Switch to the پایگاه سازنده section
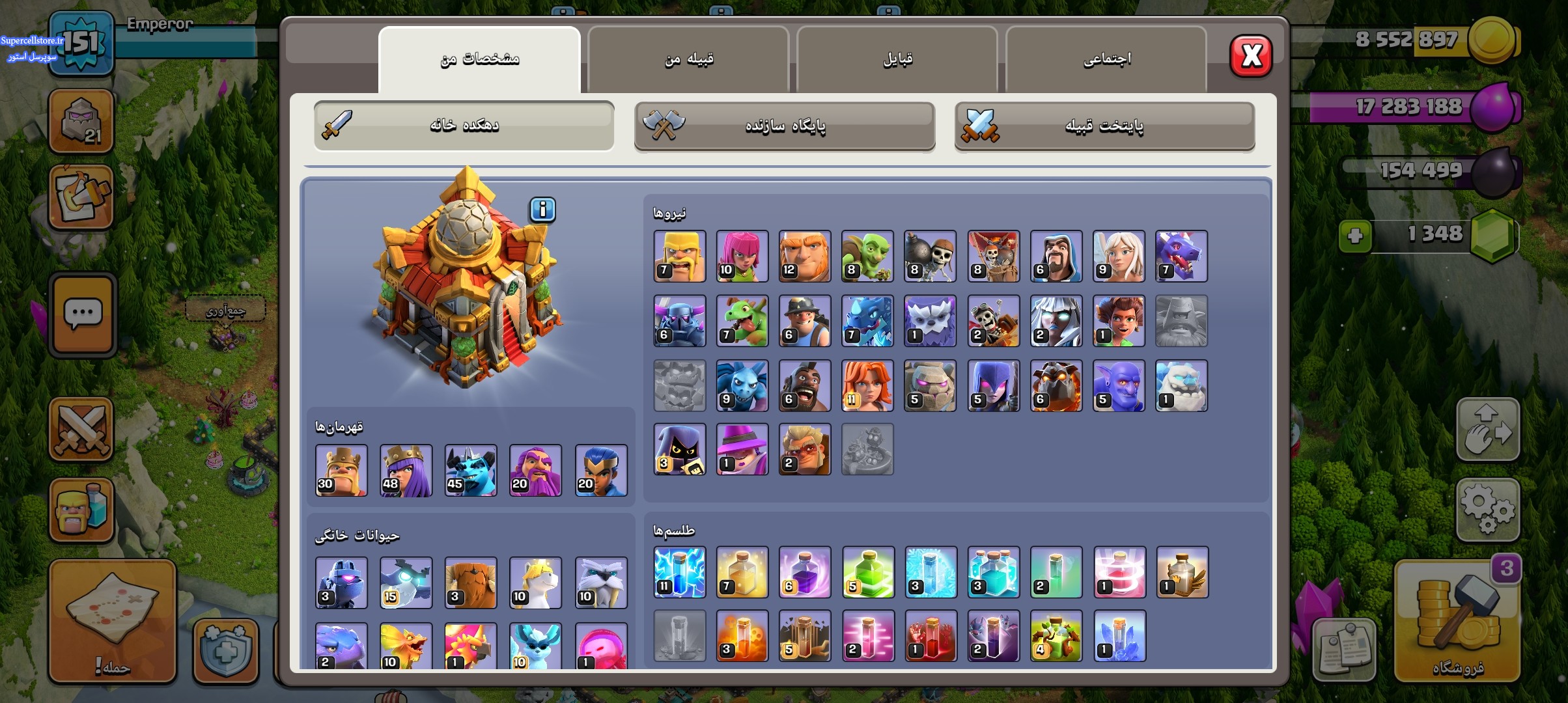The image size is (1568, 703). [x=785, y=126]
